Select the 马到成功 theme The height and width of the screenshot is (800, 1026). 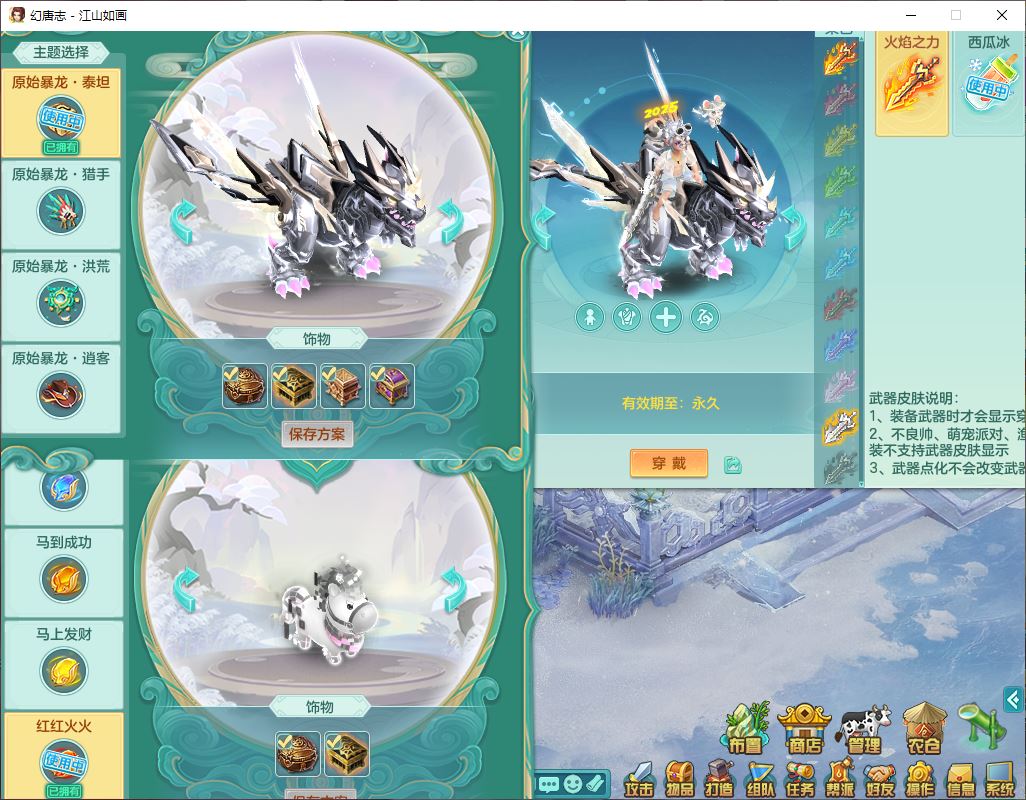(x=63, y=567)
